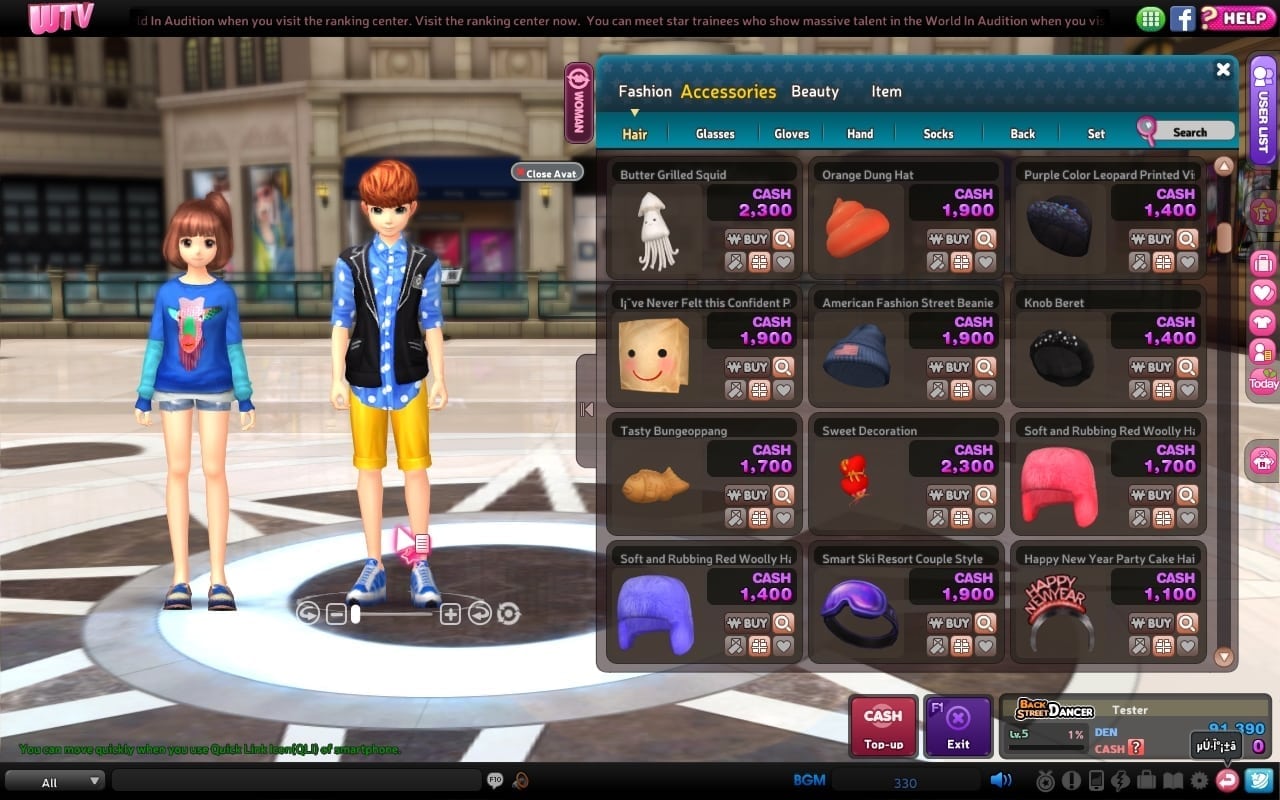This screenshot has height=800, width=1280.
Task: Switch to the Back accessories subtab
Action: [x=1022, y=133]
